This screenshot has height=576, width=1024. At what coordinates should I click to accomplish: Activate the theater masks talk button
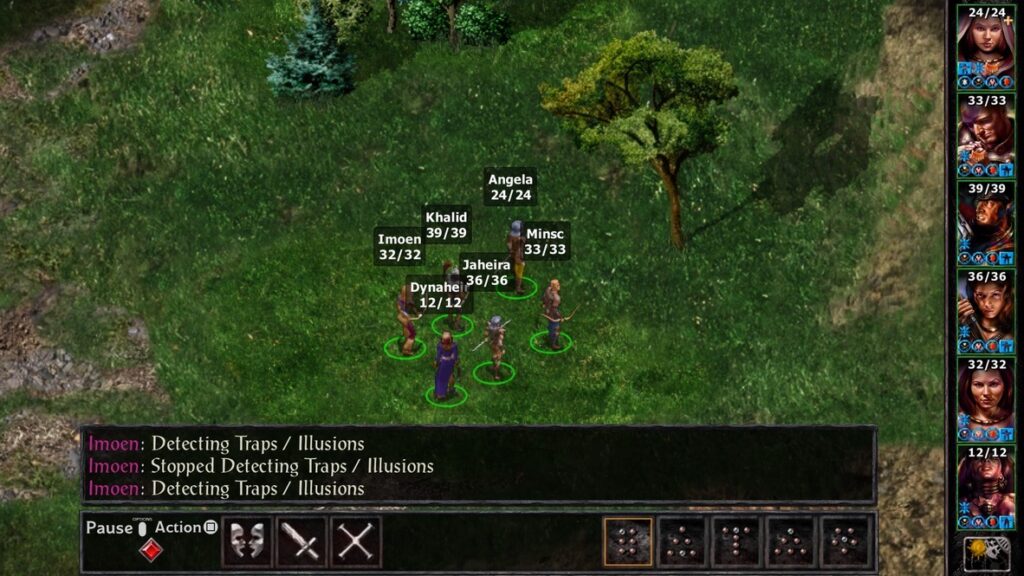(x=246, y=541)
